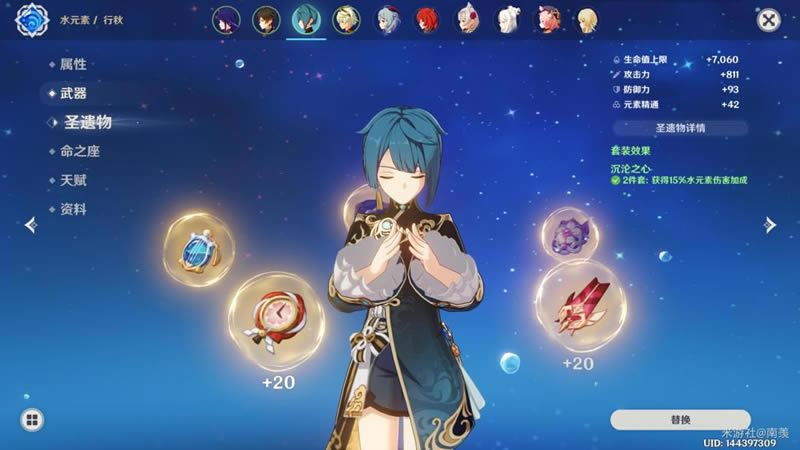Pick the pink-haired character portrait

pos(548,19)
